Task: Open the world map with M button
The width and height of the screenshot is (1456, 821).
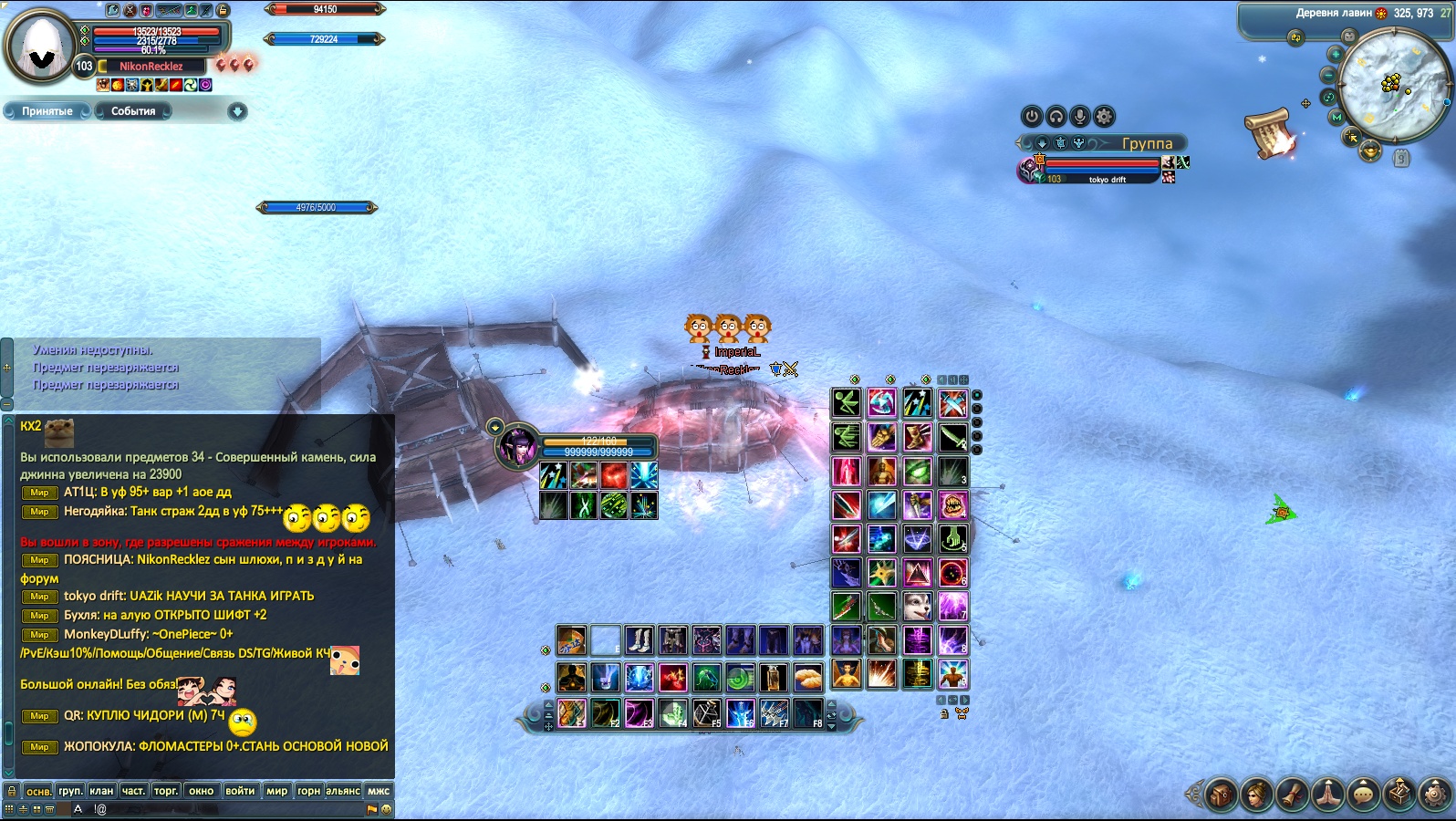Action: click(x=1336, y=118)
